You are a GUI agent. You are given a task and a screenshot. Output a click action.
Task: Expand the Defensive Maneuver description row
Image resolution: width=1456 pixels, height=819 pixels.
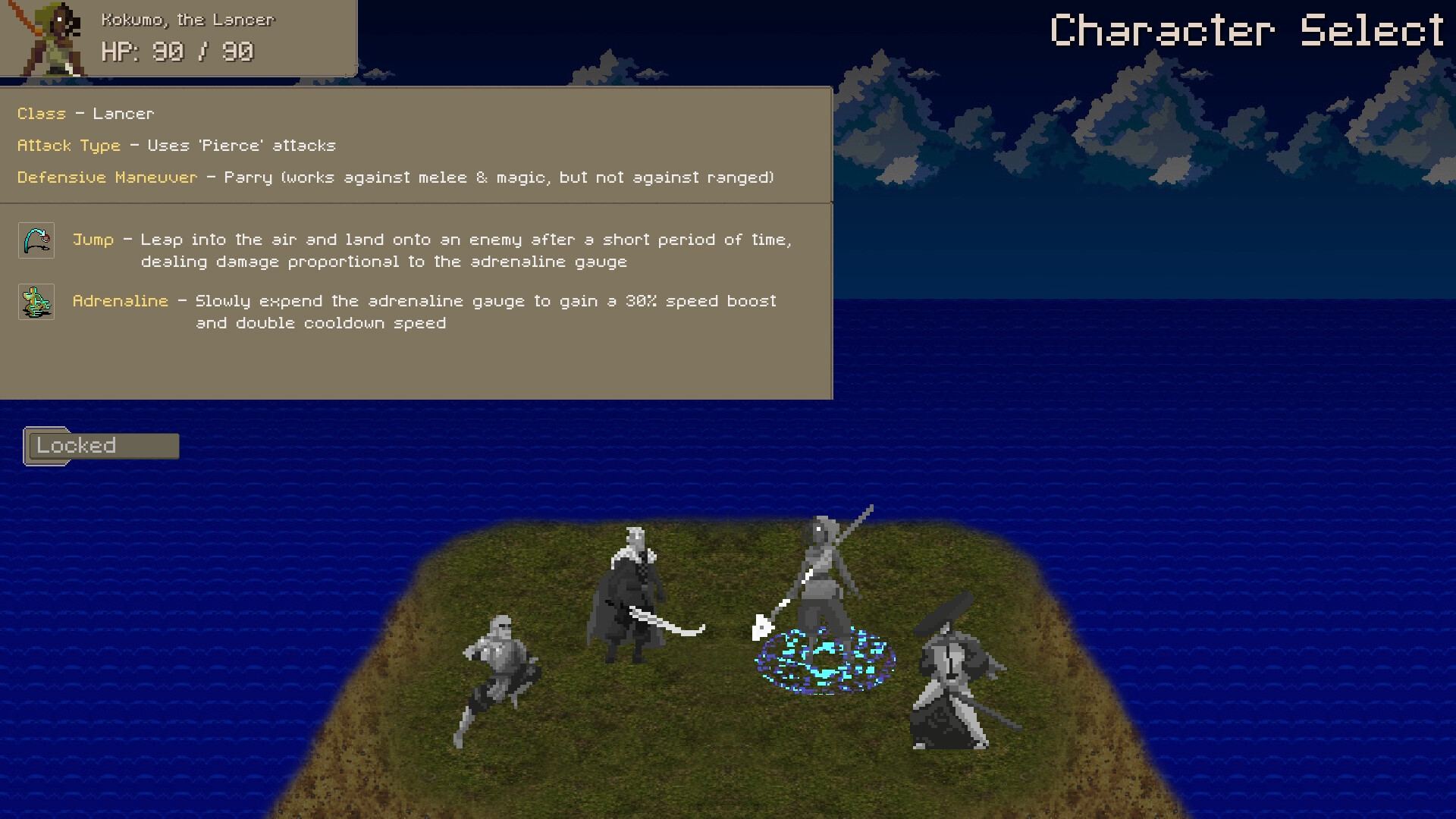(x=106, y=177)
